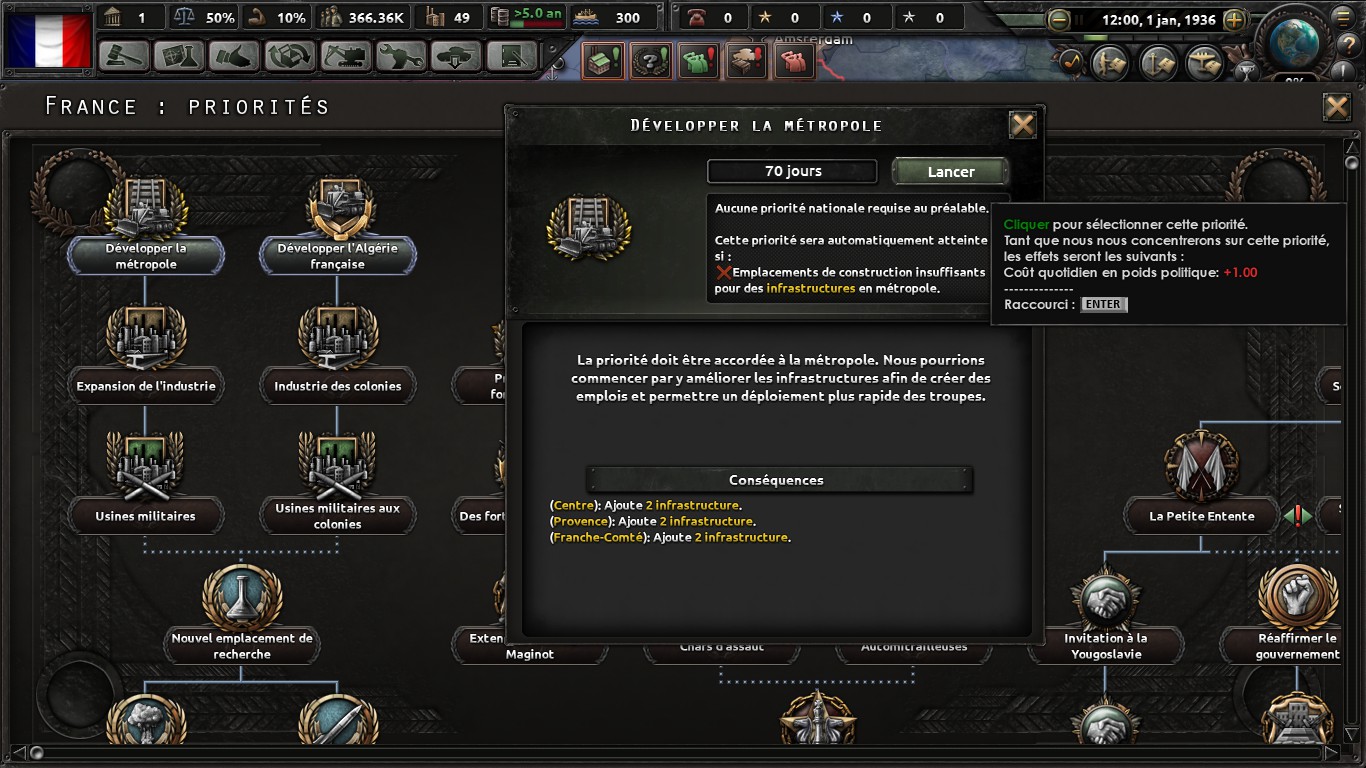Screen dimensions: 1366x768
Task: Open the tank army production menu
Action: (x=458, y=56)
